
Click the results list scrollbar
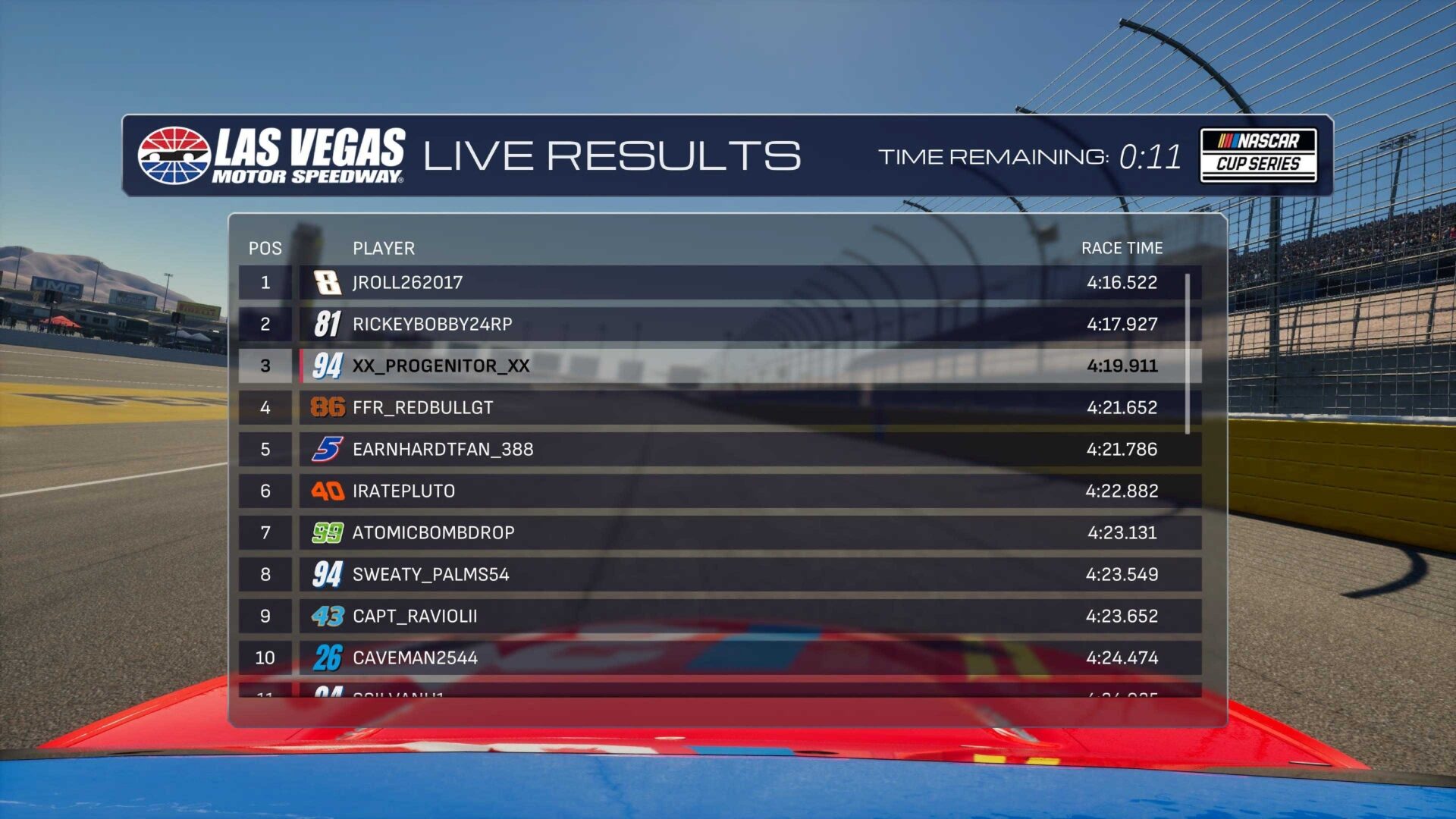(x=1188, y=353)
